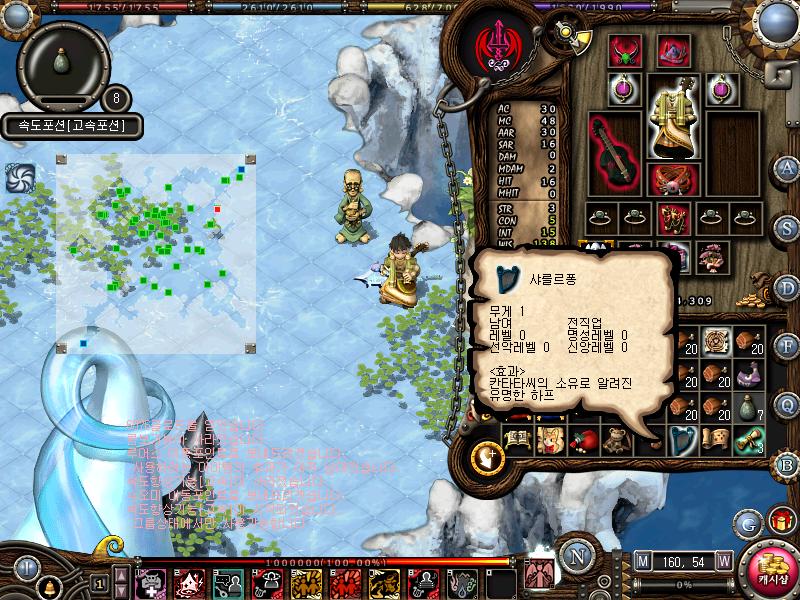
Task: Click the W button beside coordinates
Action: pos(722,561)
